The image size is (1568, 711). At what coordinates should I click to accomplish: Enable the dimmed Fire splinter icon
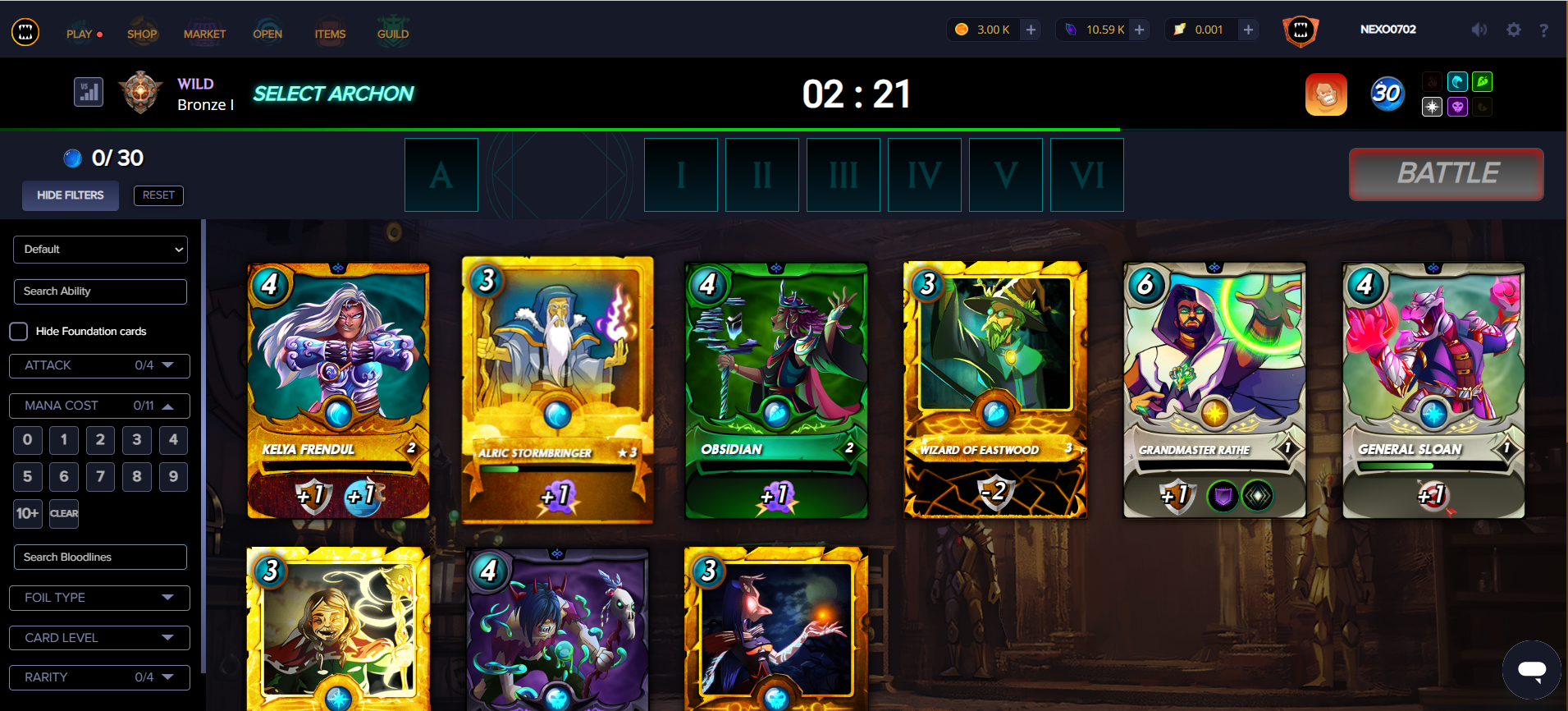(x=1432, y=81)
